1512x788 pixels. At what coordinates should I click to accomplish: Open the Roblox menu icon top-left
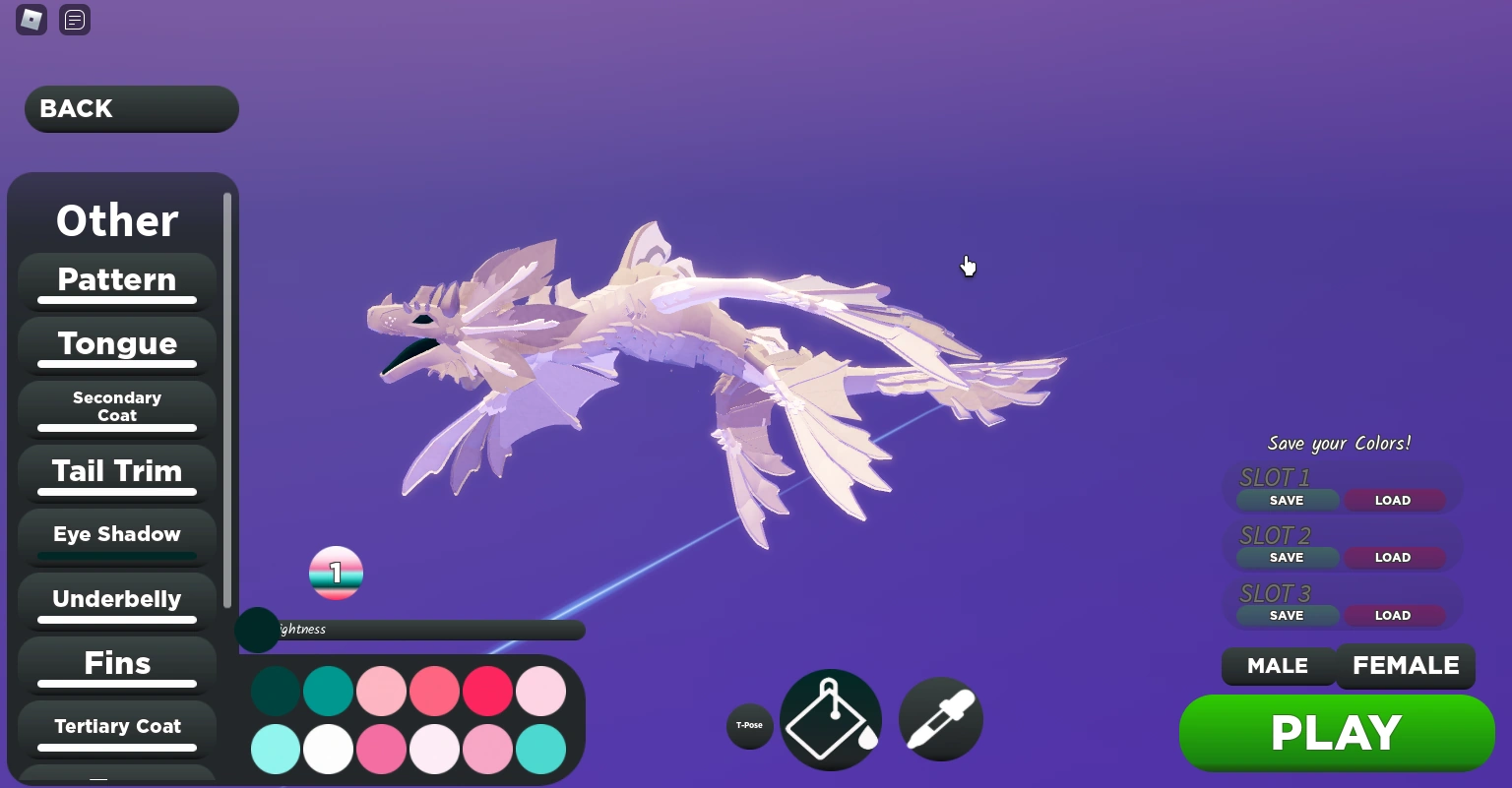pyautogui.click(x=31, y=20)
